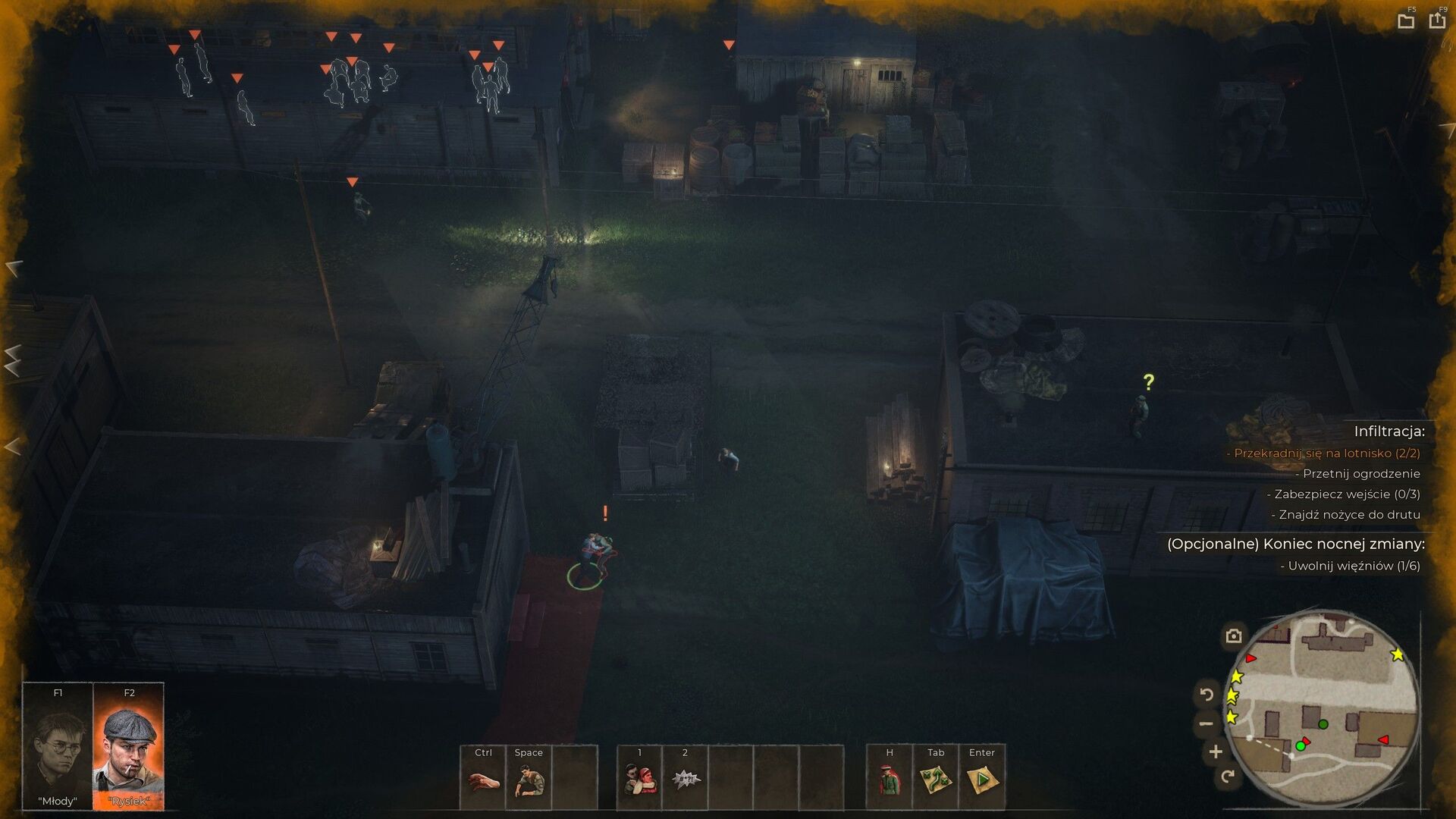Activate the swearing speech-burst distraction ability
The image size is (1456, 819).
685,778
